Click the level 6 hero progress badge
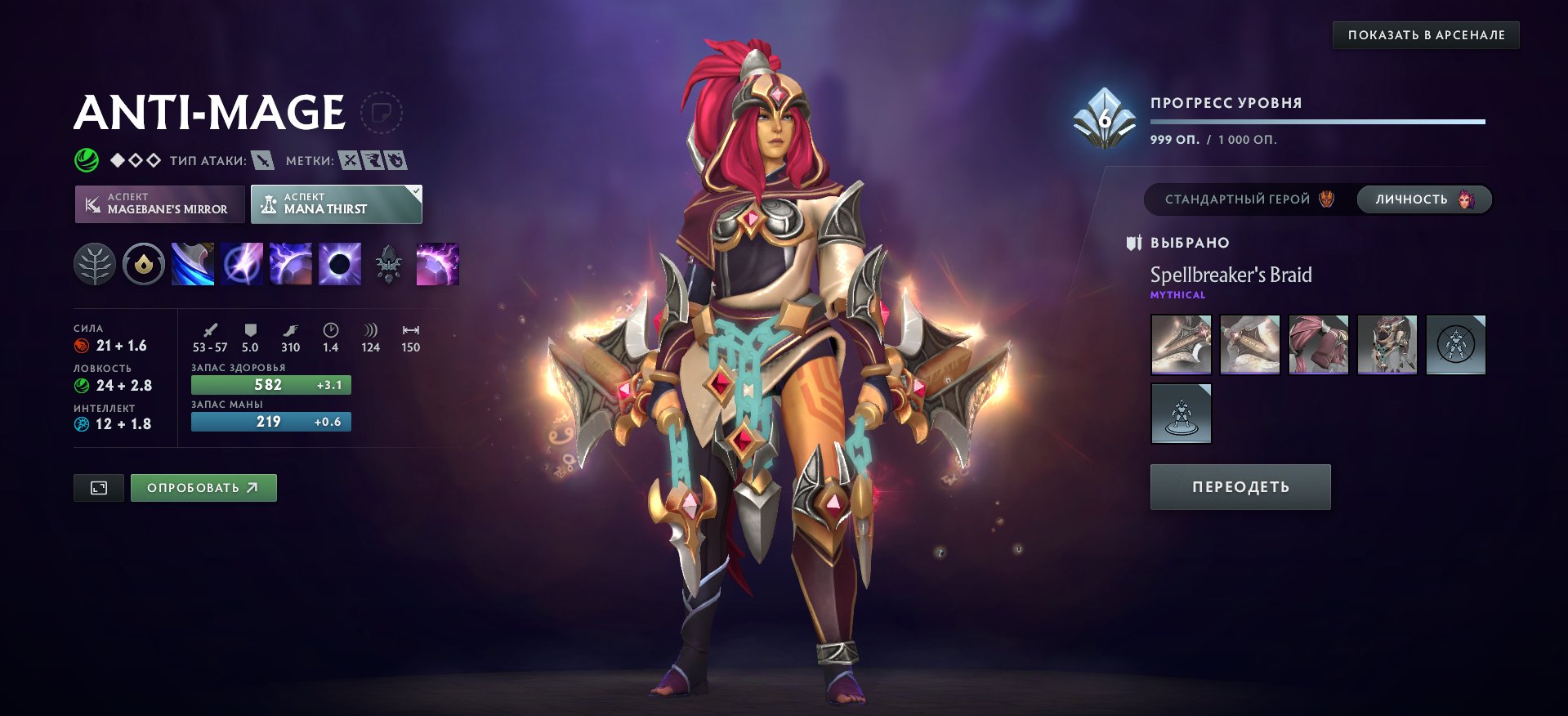The width and height of the screenshot is (1568, 716). (1105, 117)
